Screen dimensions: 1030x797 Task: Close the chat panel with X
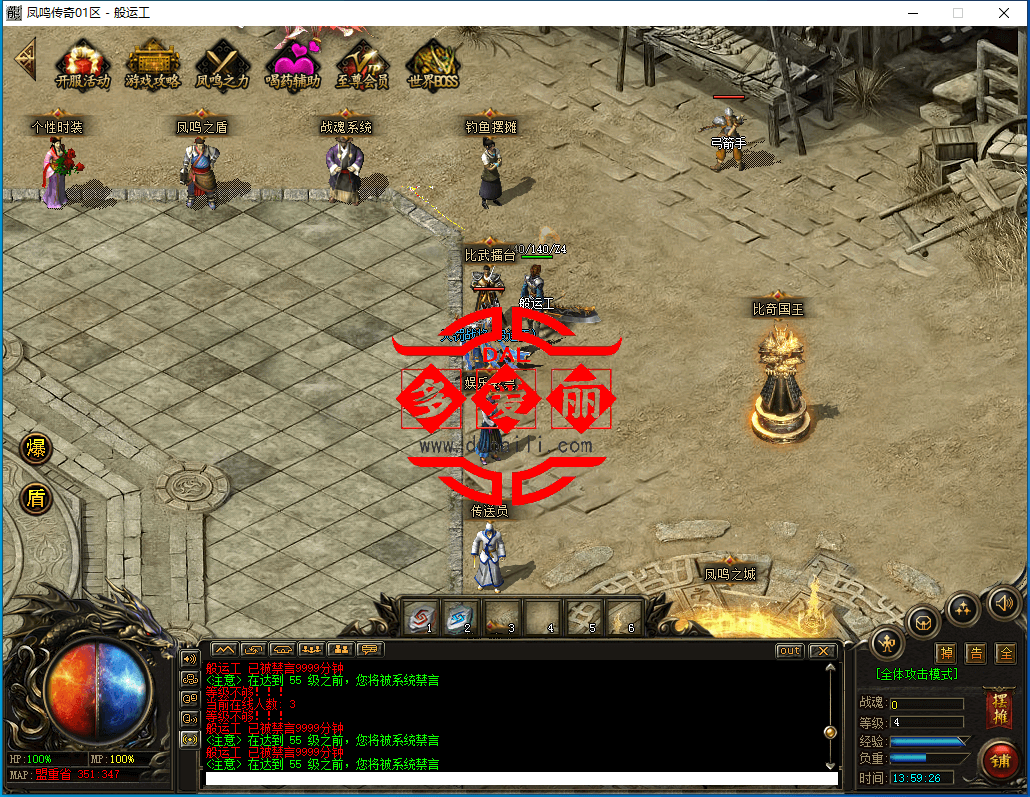[822, 651]
